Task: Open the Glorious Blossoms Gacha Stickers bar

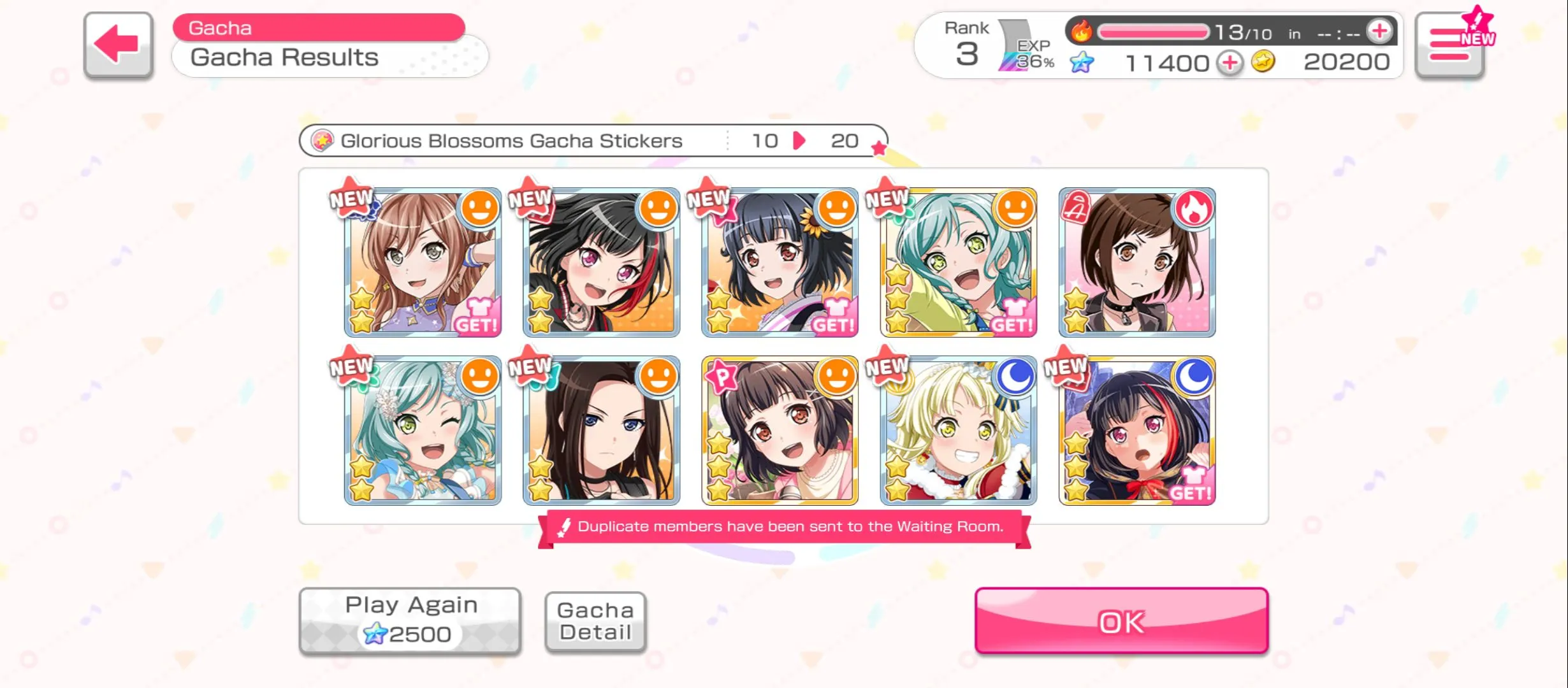Action: click(x=593, y=141)
